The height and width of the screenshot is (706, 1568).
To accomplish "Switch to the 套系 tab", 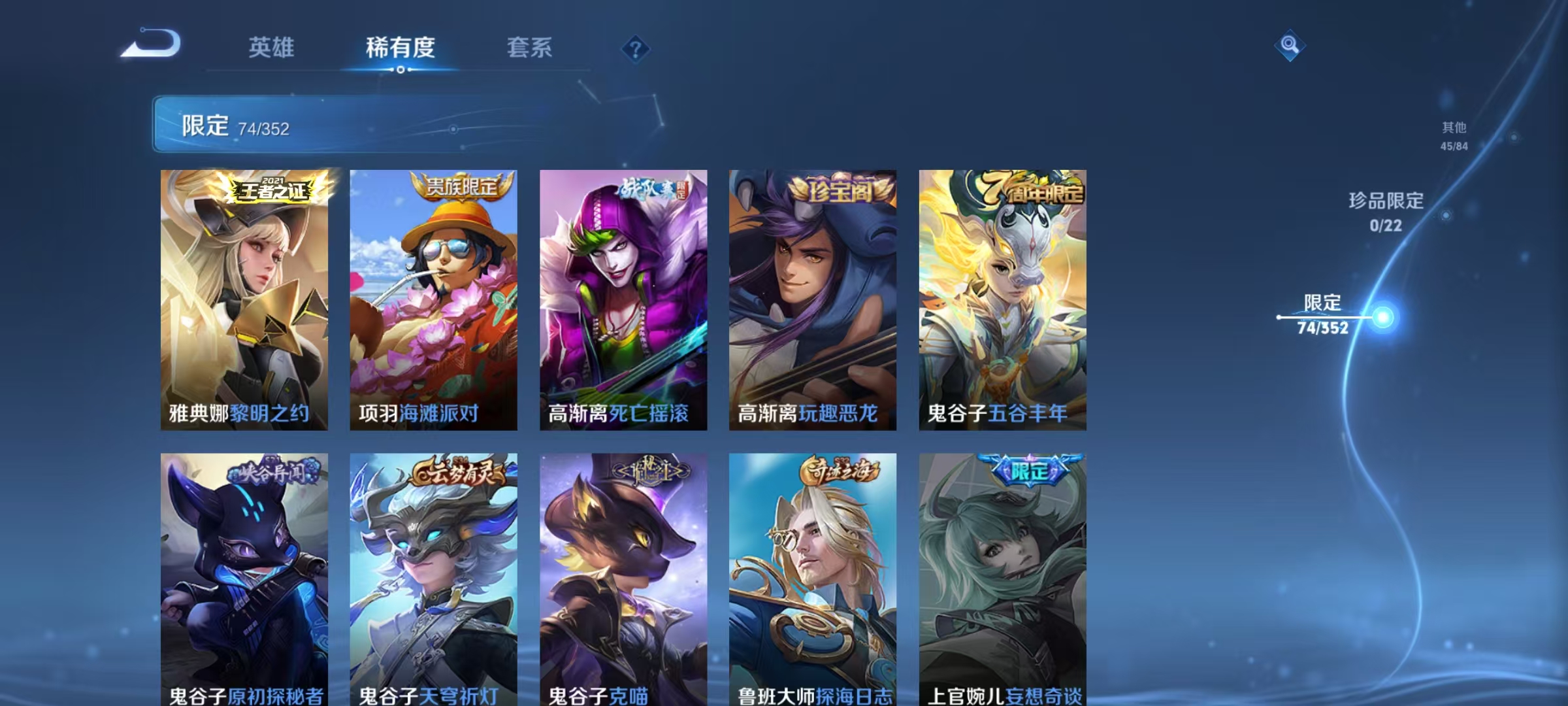I will [531, 48].
